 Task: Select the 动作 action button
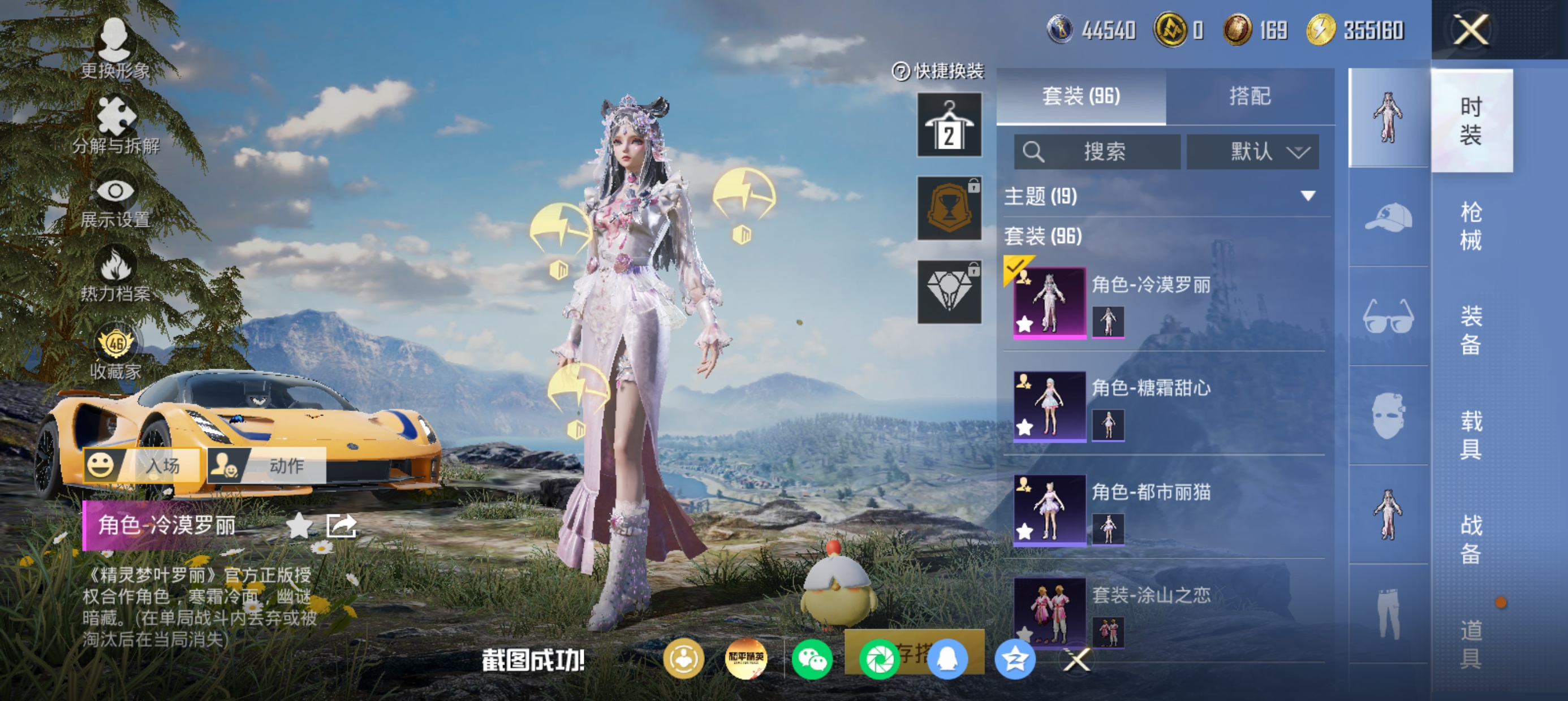click(266, 465)
